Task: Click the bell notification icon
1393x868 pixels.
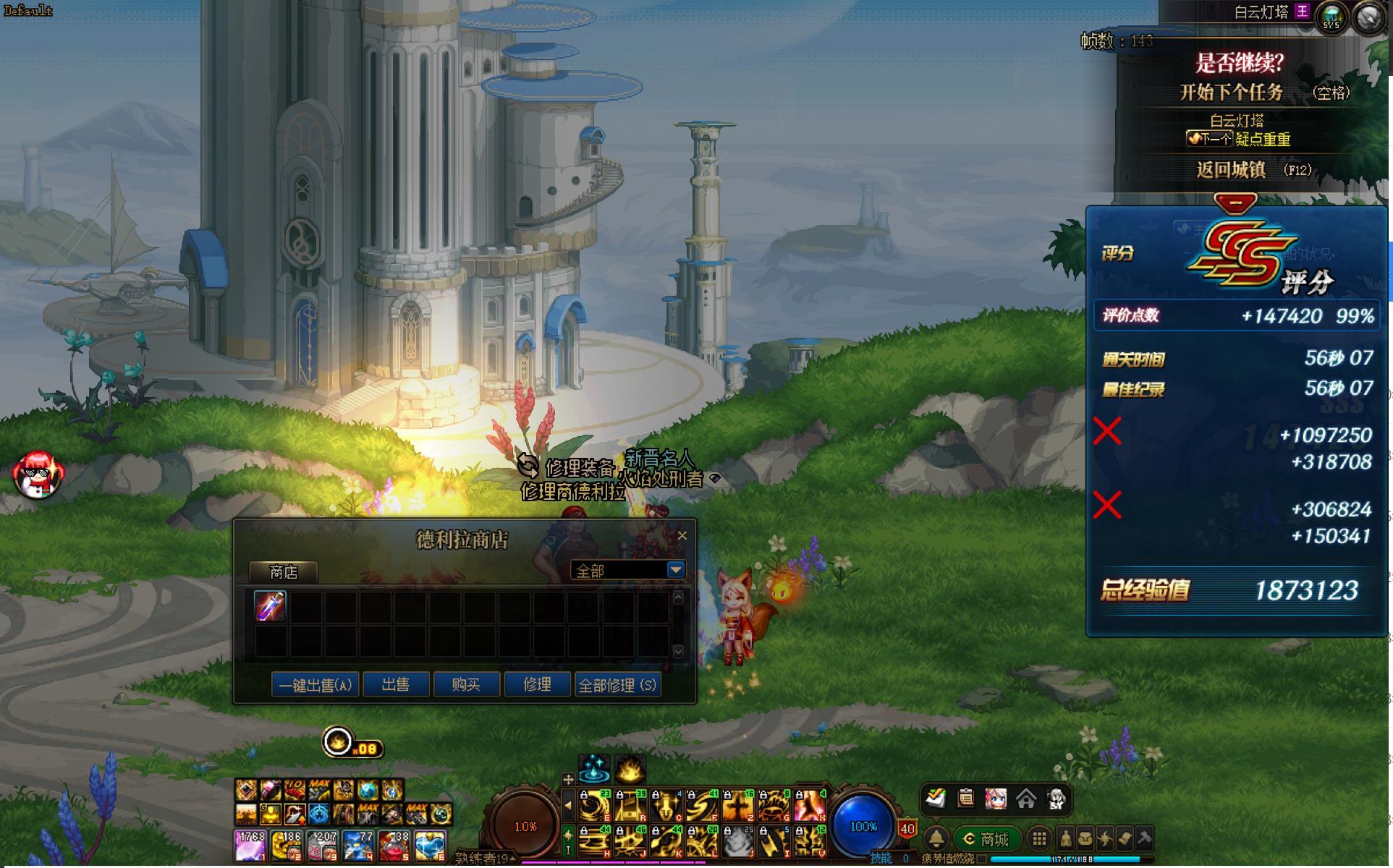Action: [x=936, y=839]
